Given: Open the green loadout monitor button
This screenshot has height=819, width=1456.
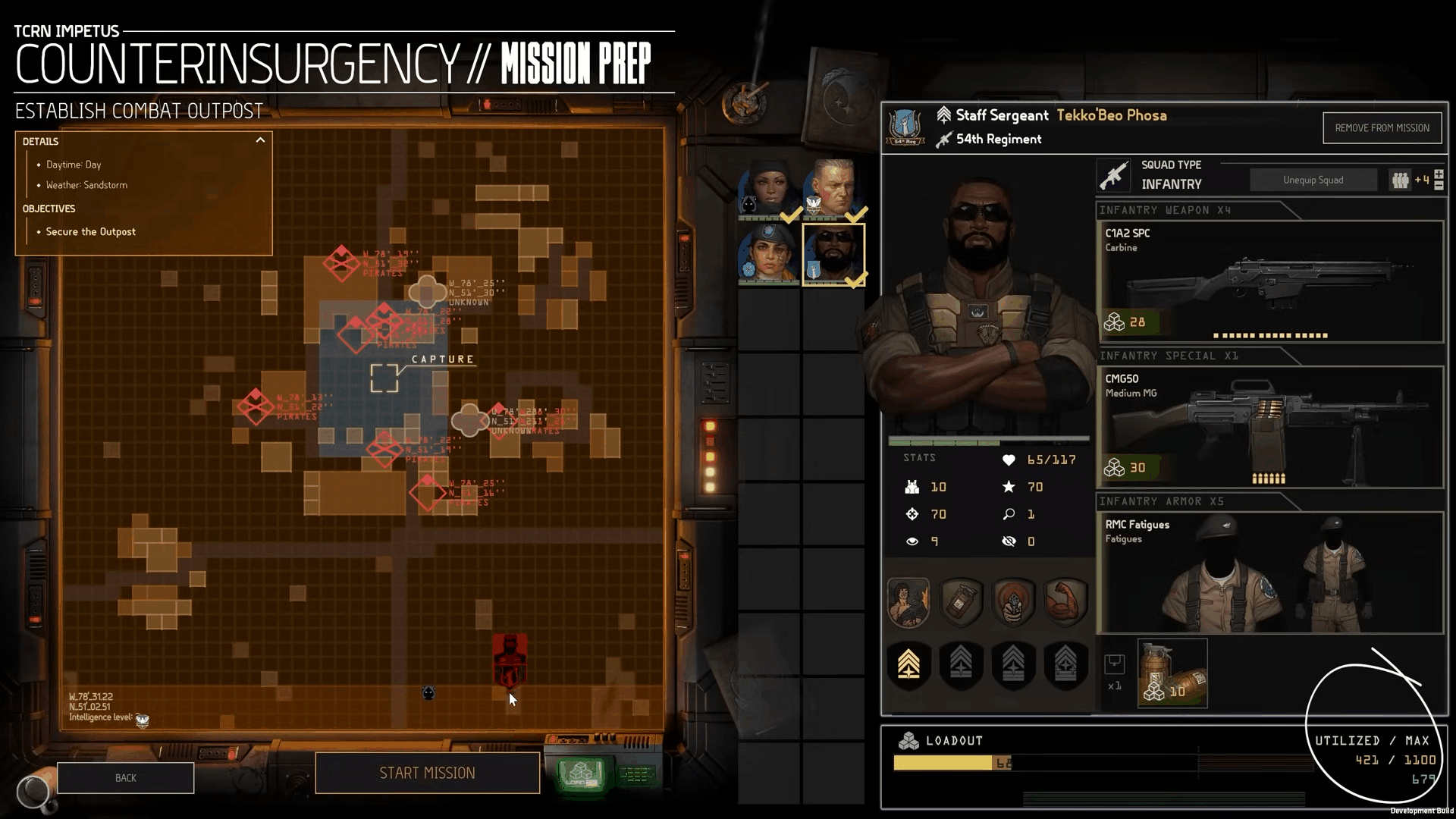Looking at the screenshot, I should click(x=581, y=774).
